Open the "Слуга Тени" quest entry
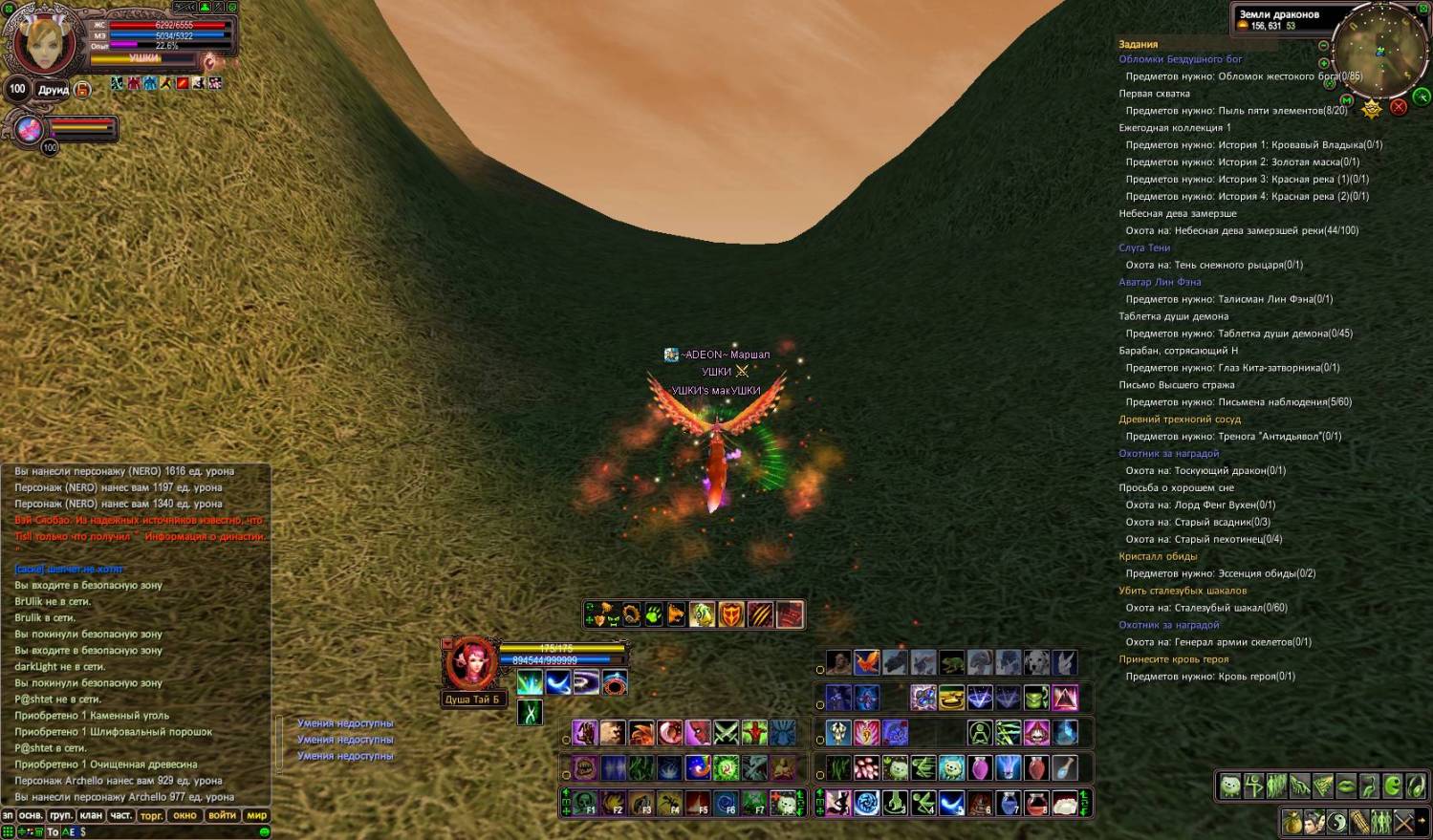 (x=1144, y=248)
